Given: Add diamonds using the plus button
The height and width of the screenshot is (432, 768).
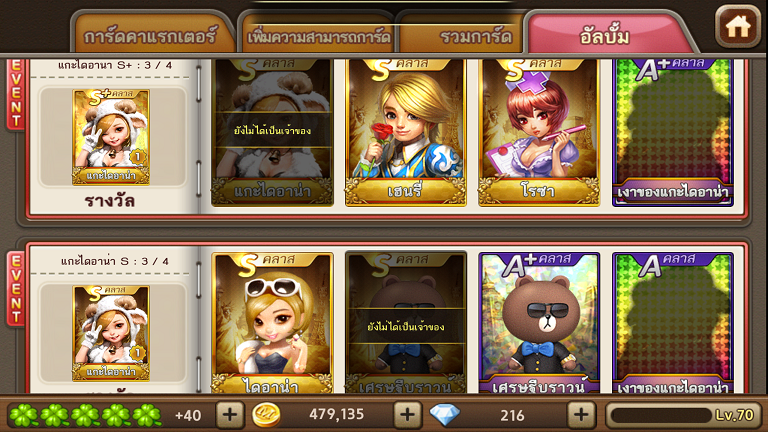Looking at the screenshot, I should click(x=581, y=414).
